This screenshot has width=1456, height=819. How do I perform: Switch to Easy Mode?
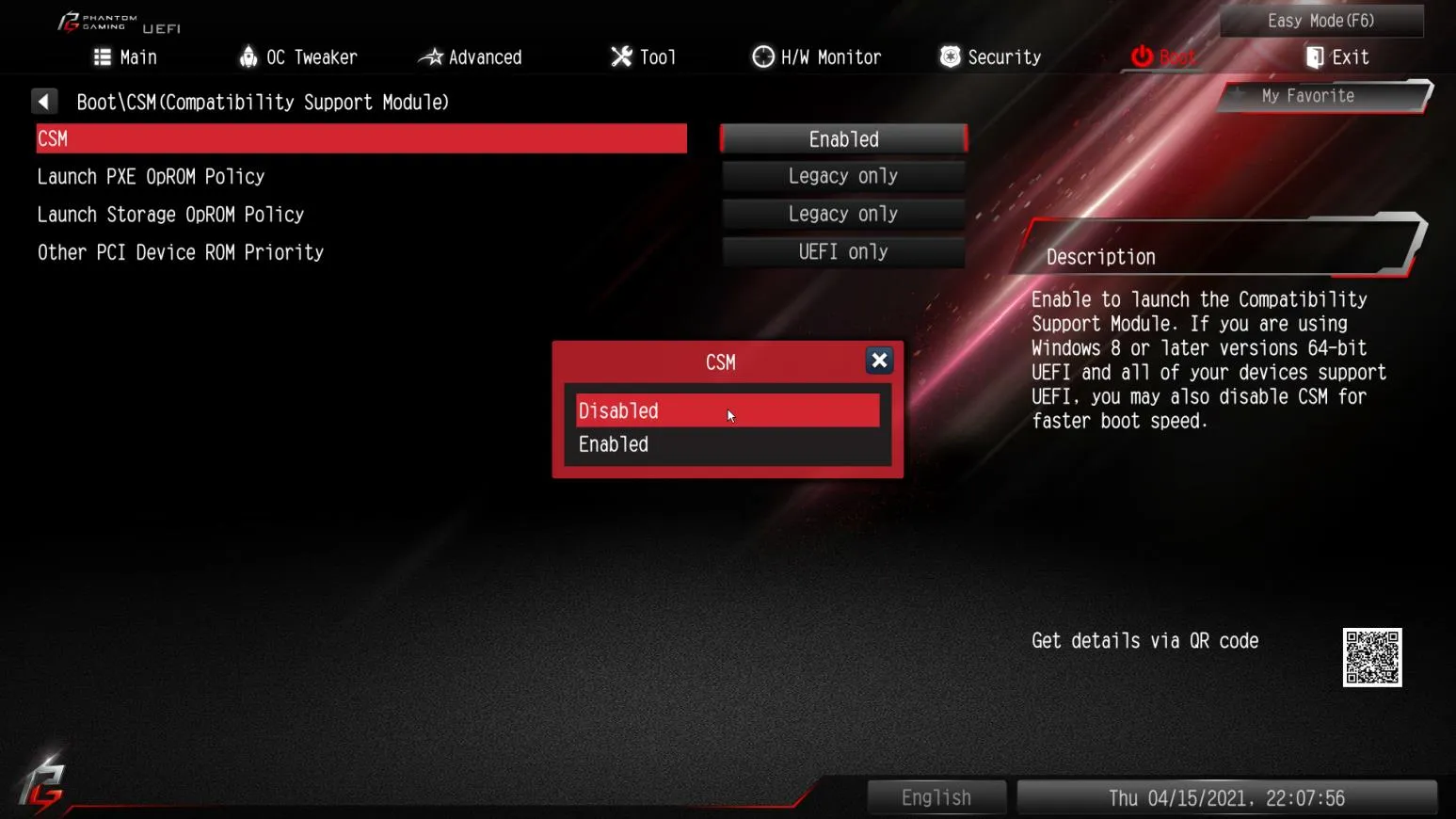(1320, 21)
